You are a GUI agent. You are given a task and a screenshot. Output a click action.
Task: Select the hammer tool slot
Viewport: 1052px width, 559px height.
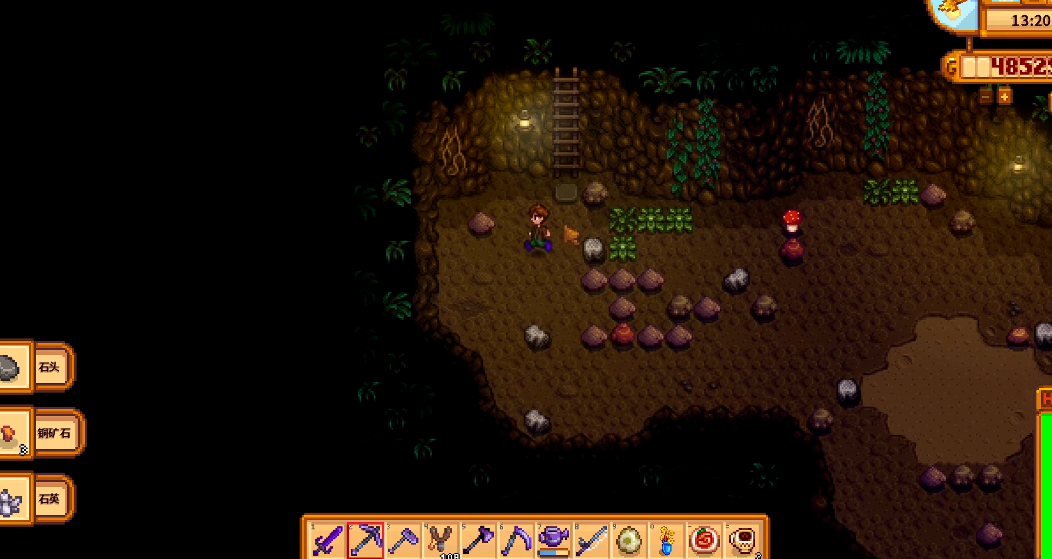click(404, 540)
